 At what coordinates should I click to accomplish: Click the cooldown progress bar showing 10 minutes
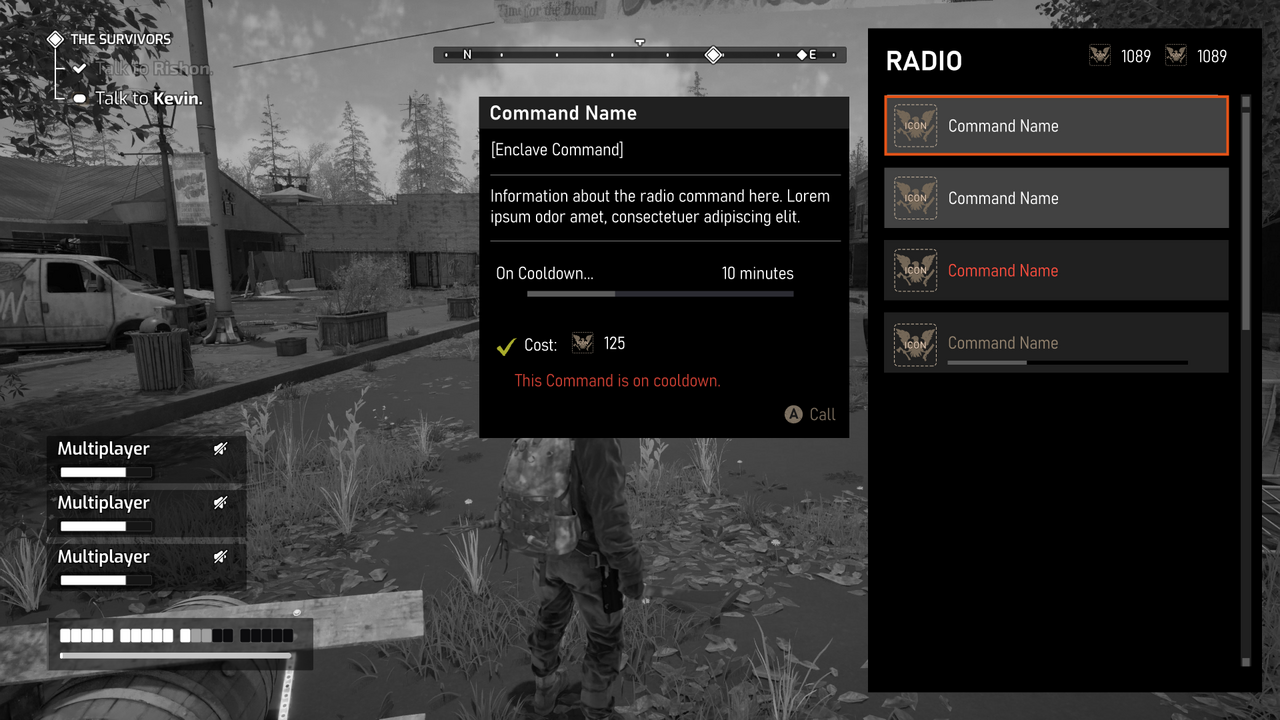[660, 293]
